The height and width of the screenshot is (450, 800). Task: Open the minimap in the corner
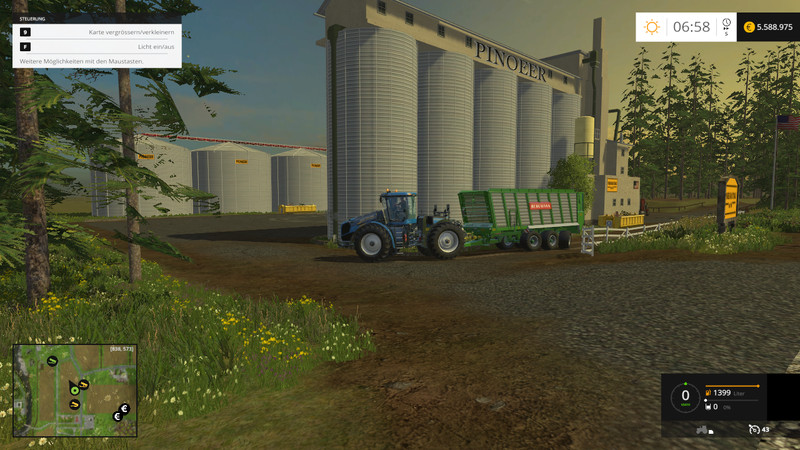75,391
